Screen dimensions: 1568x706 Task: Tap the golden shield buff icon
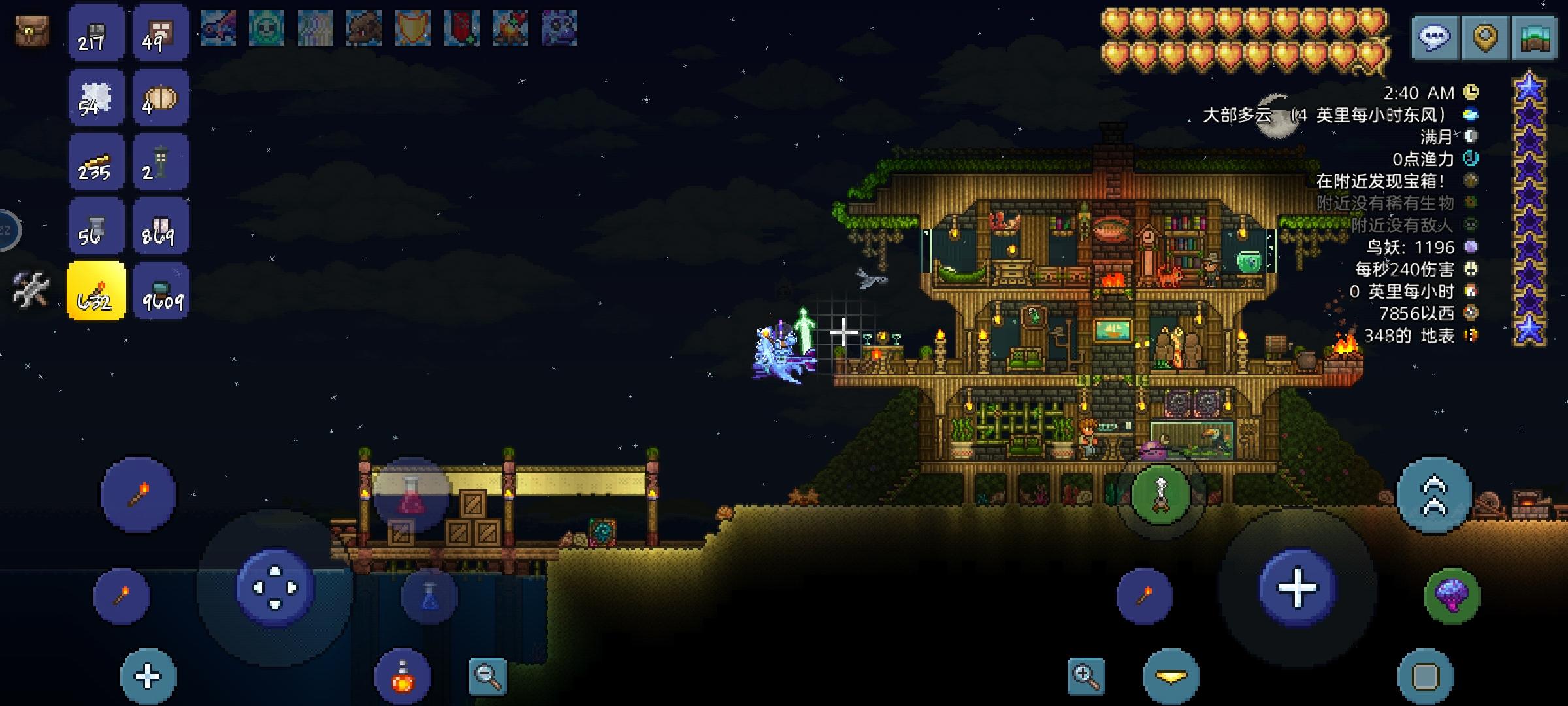(412, 29)
